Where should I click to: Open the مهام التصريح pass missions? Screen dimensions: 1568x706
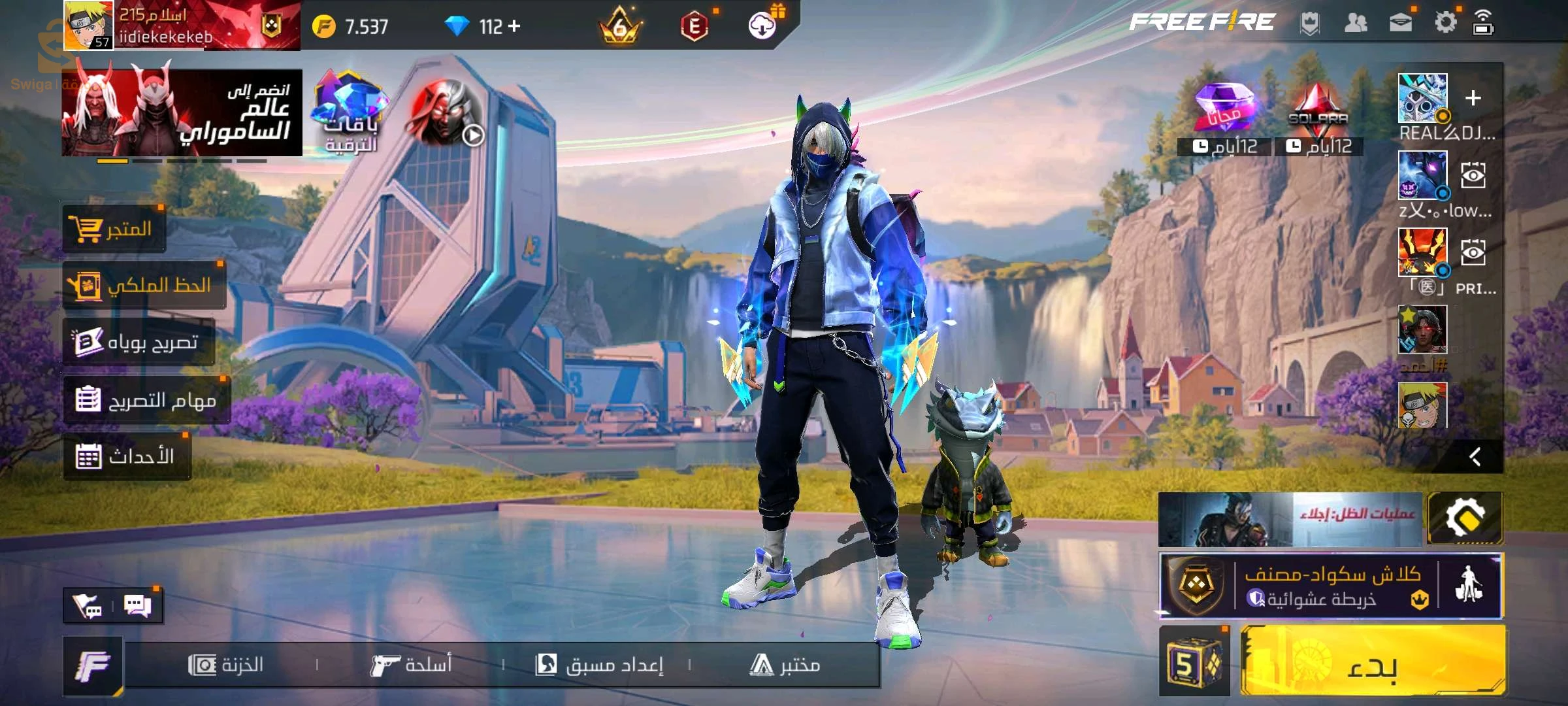[x=146, y=399]
